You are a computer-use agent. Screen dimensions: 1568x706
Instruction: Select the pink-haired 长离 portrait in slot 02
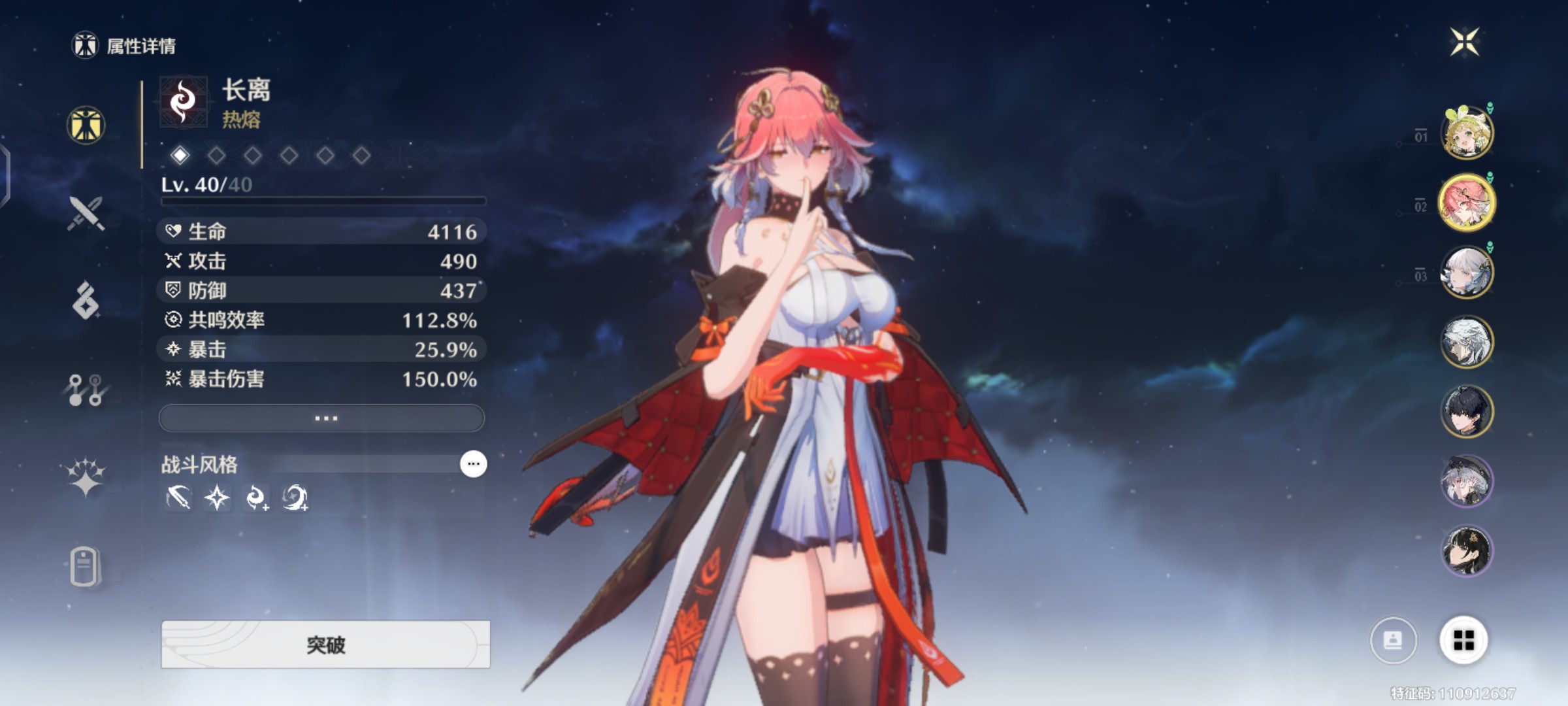[1467, 203]
